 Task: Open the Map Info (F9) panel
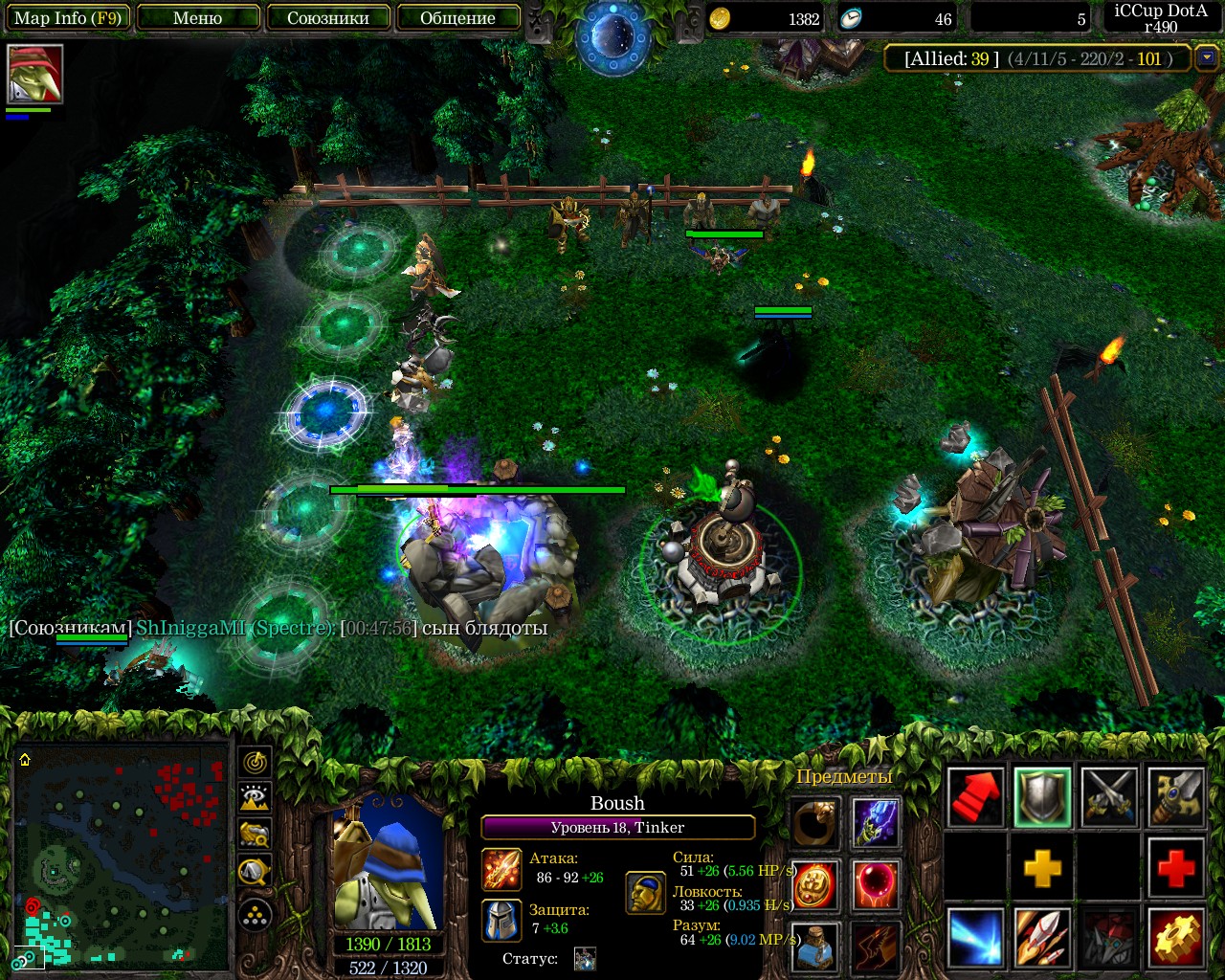pos(67,18)
